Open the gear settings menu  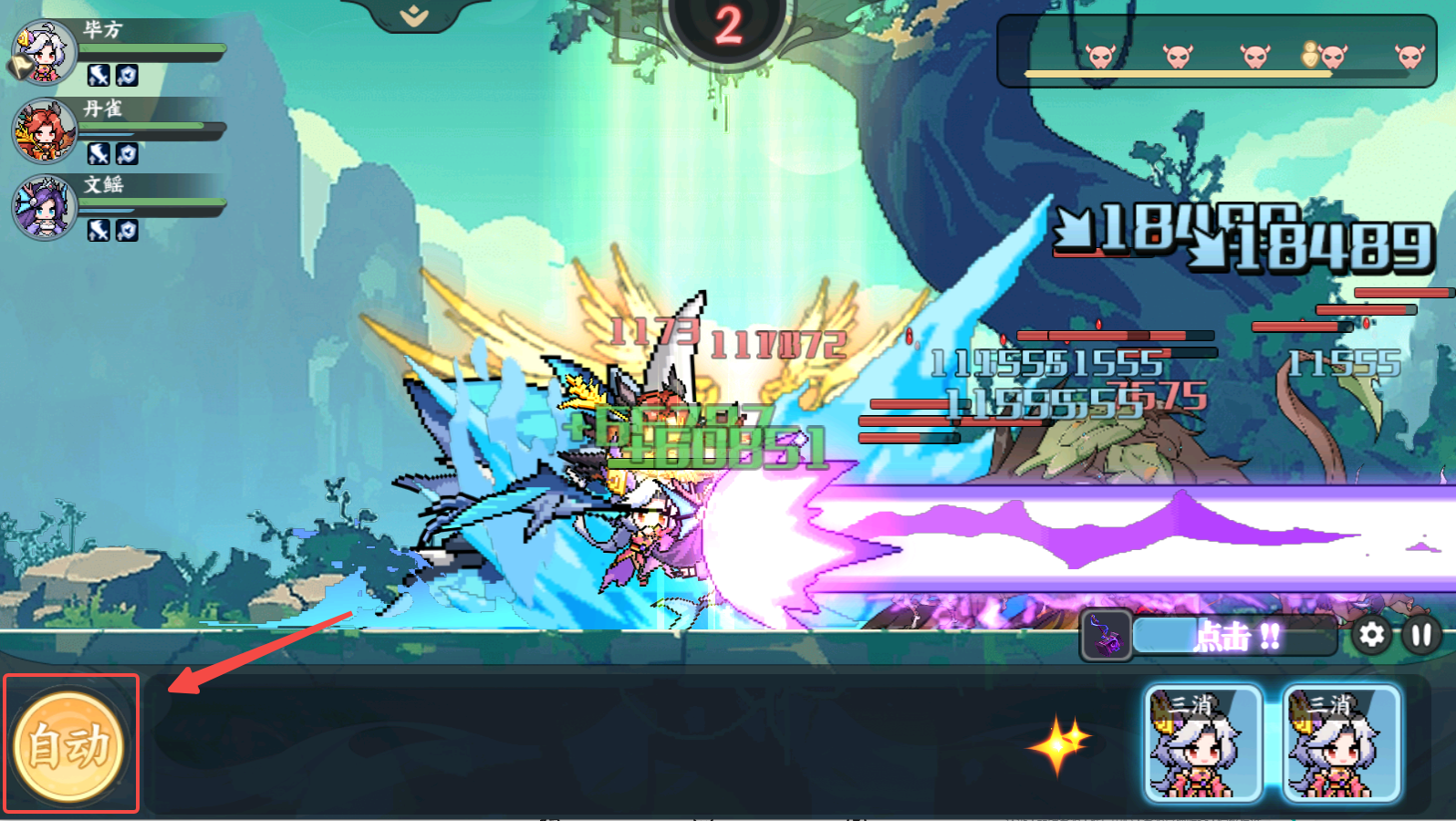(x=1371, y=635)
